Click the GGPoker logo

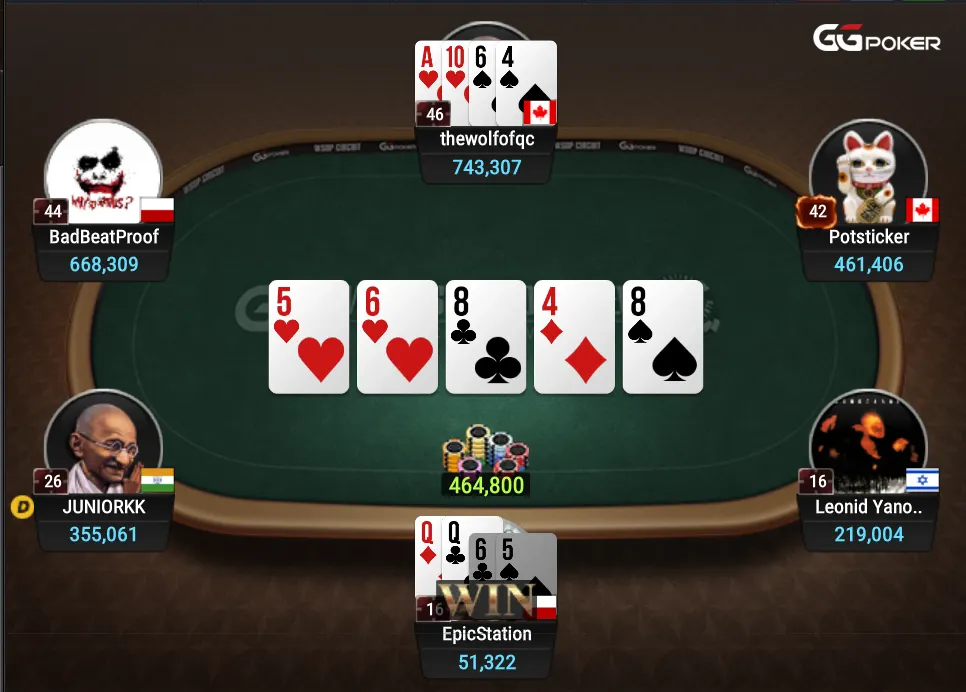click(876, 40)
